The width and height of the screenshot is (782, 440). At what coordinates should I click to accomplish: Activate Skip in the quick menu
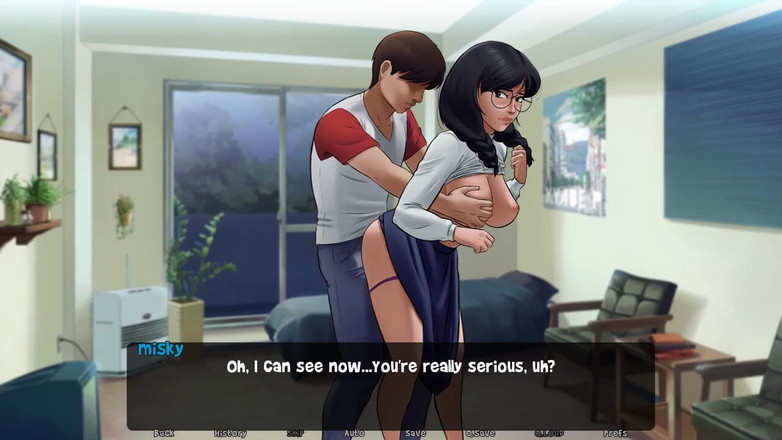[x=295, y=434]
